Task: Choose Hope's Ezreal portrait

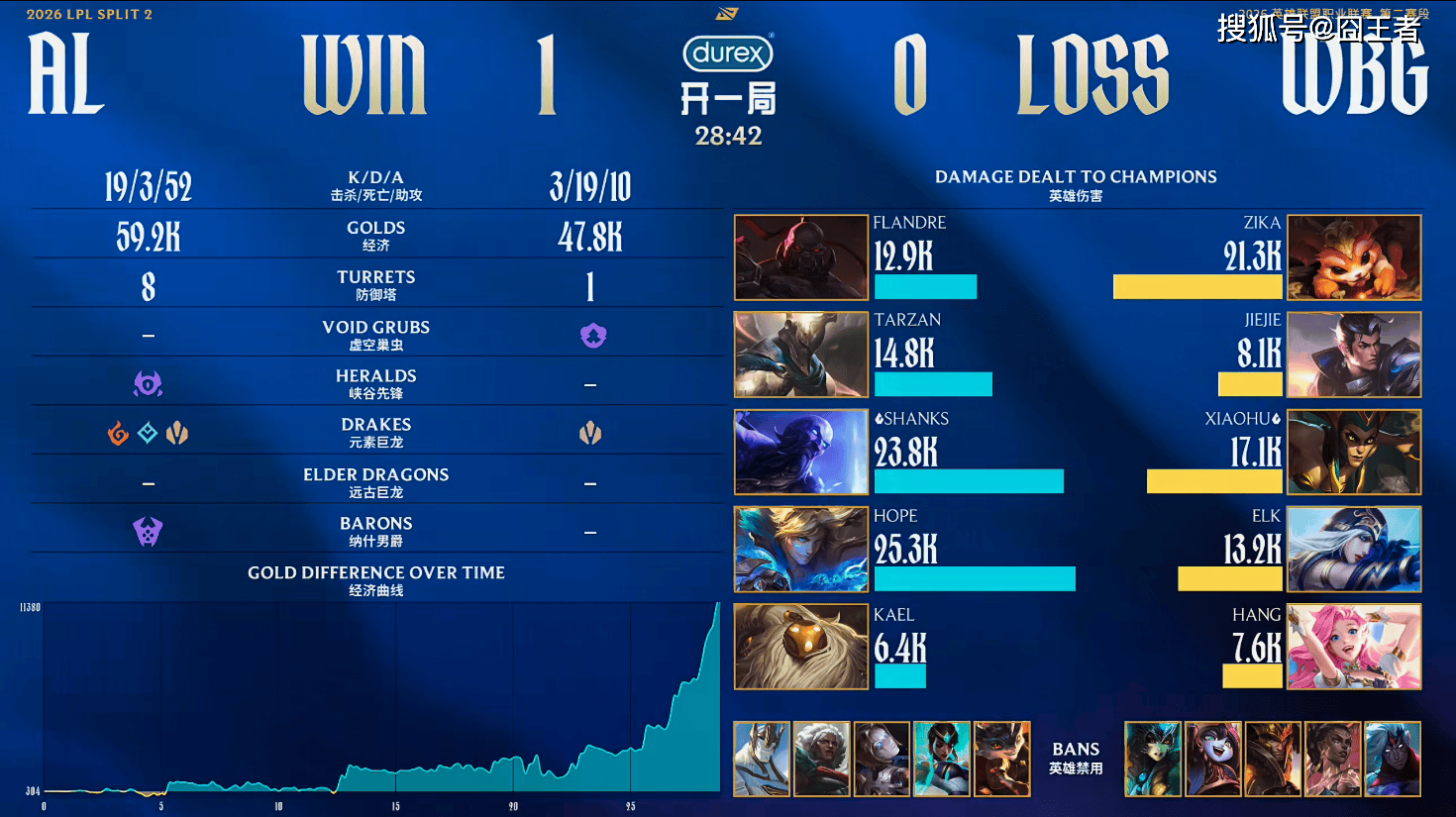Action: click(800, 549)
